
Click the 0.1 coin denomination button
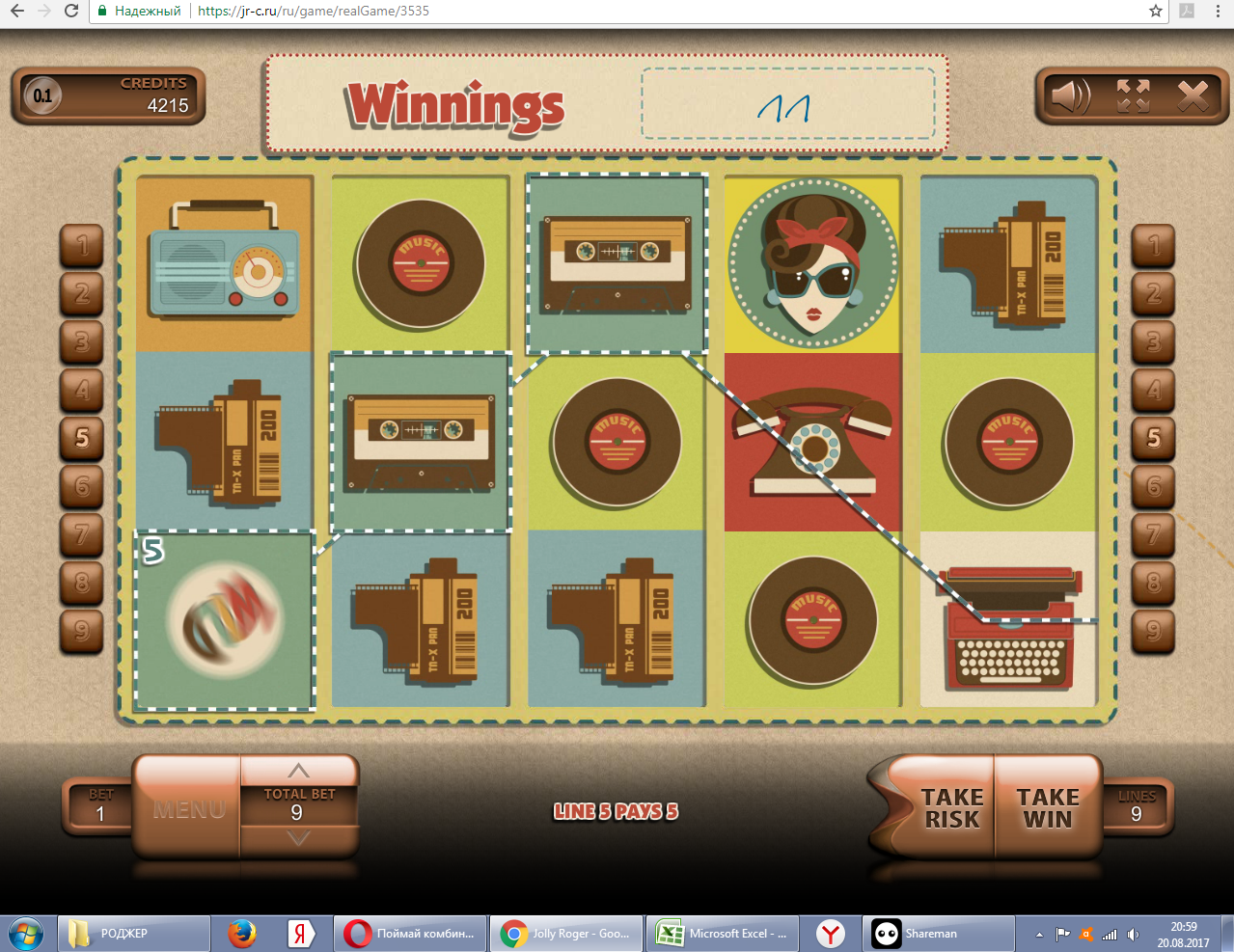coord(42,95)
